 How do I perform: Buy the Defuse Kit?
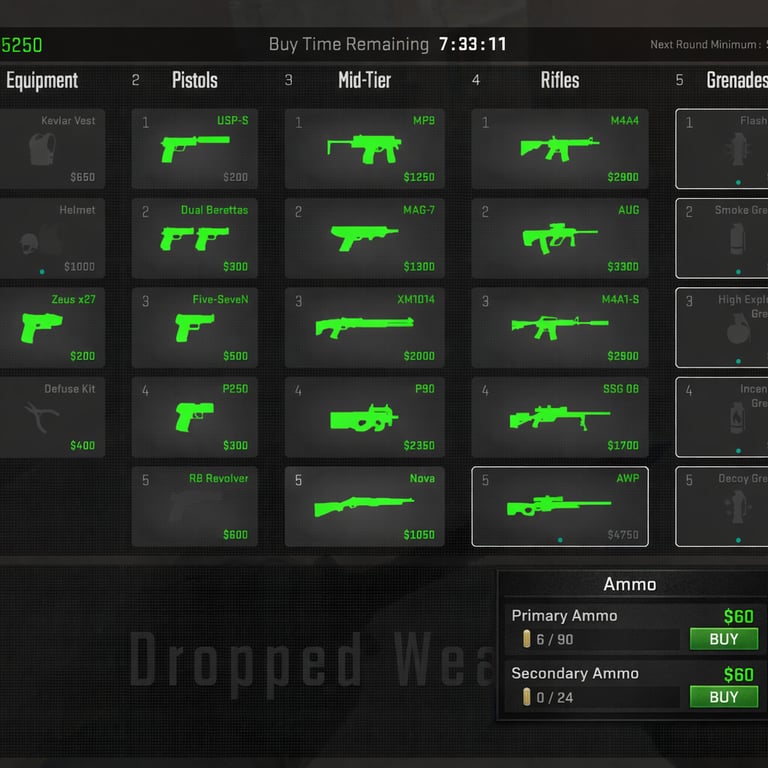52,417
